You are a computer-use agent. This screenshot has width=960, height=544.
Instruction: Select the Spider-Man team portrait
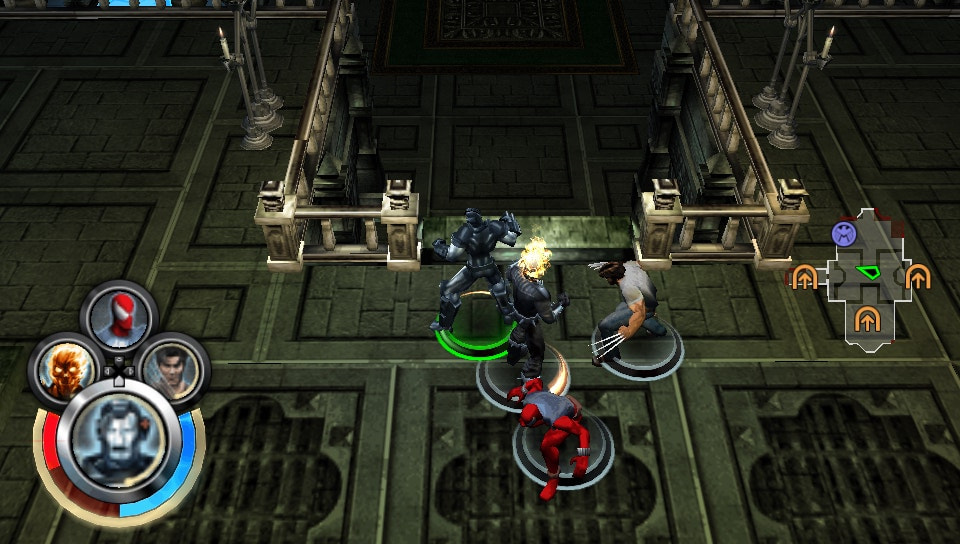point(118,317)
